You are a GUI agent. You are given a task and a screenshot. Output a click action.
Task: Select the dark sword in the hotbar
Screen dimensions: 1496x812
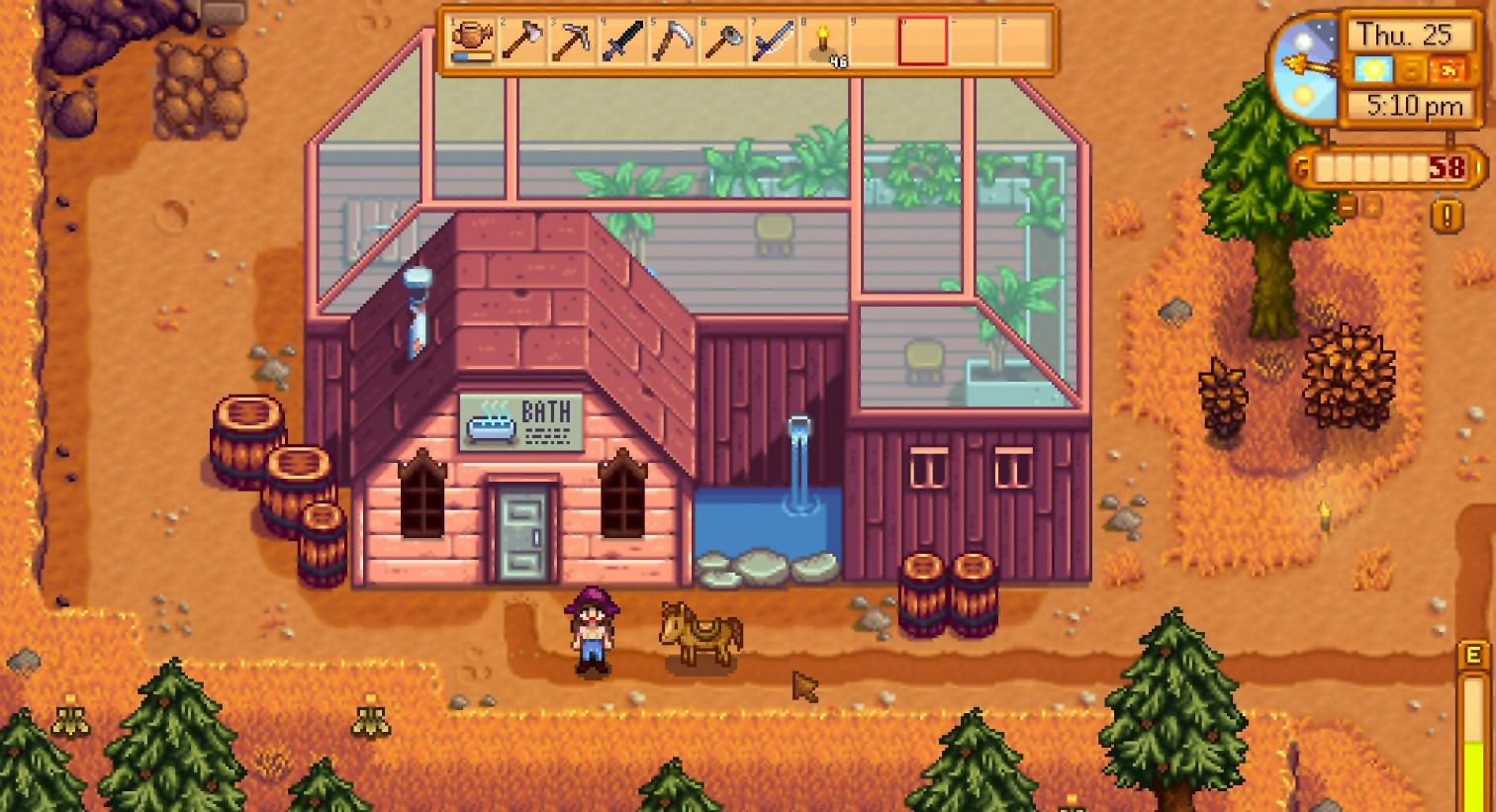tap(622, 42)
